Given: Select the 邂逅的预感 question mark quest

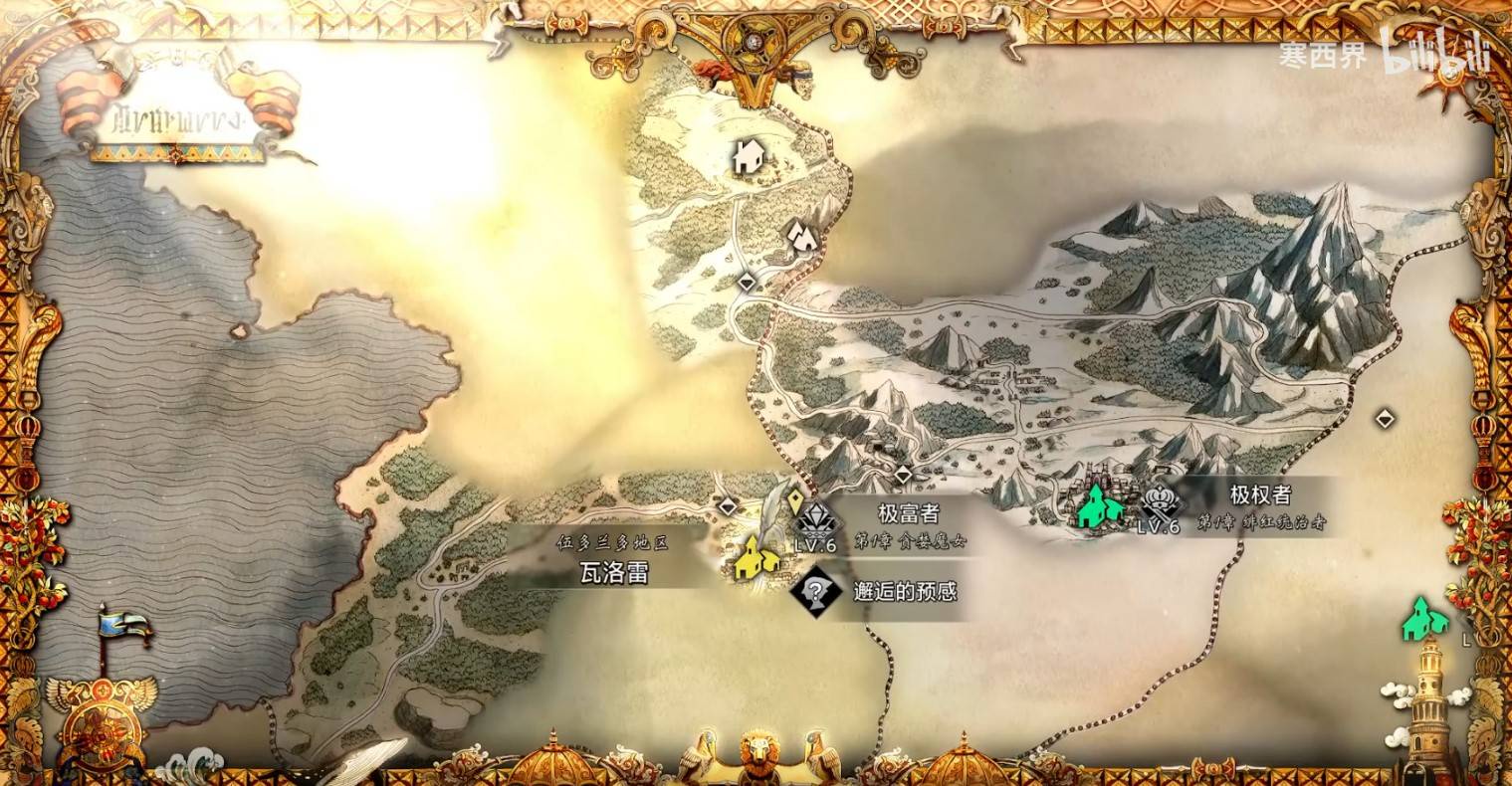Looking at the screenshot, I should (x=816, y=592).
